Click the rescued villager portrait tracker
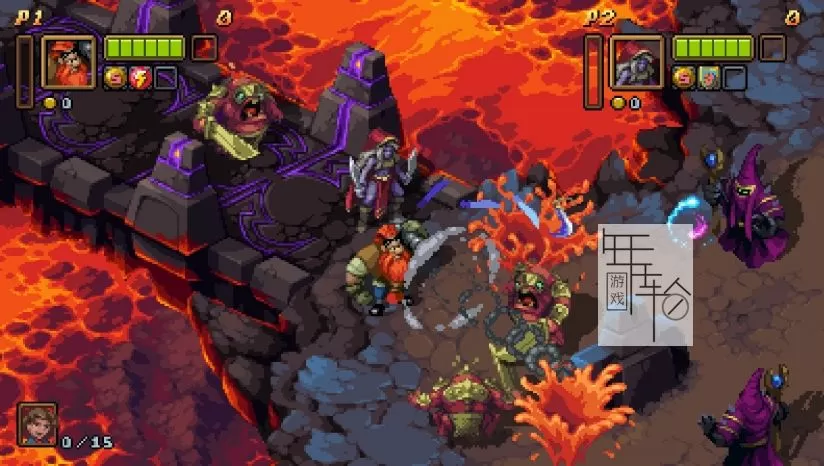 point(37,424)
